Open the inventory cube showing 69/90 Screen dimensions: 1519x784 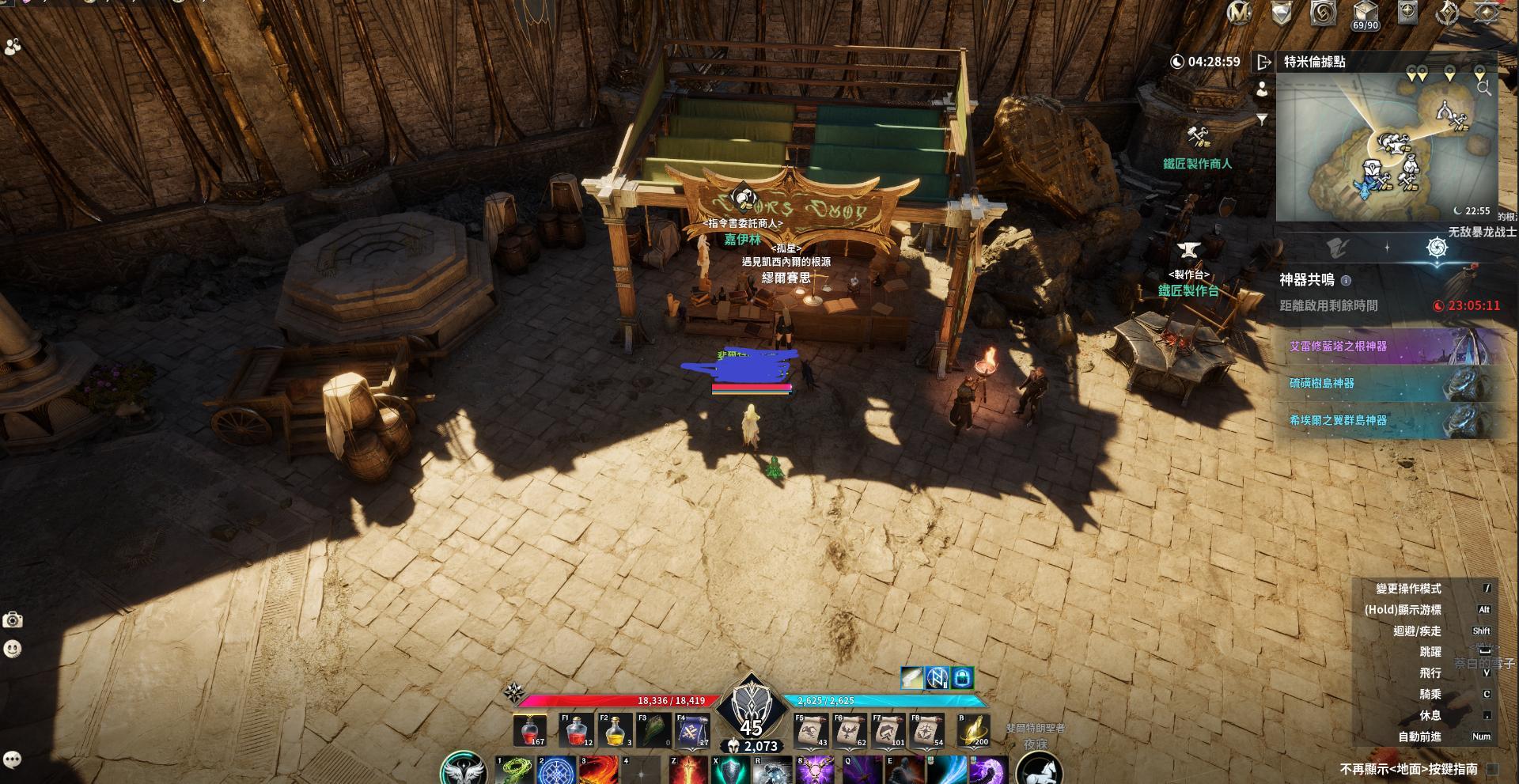point(1366,13)
